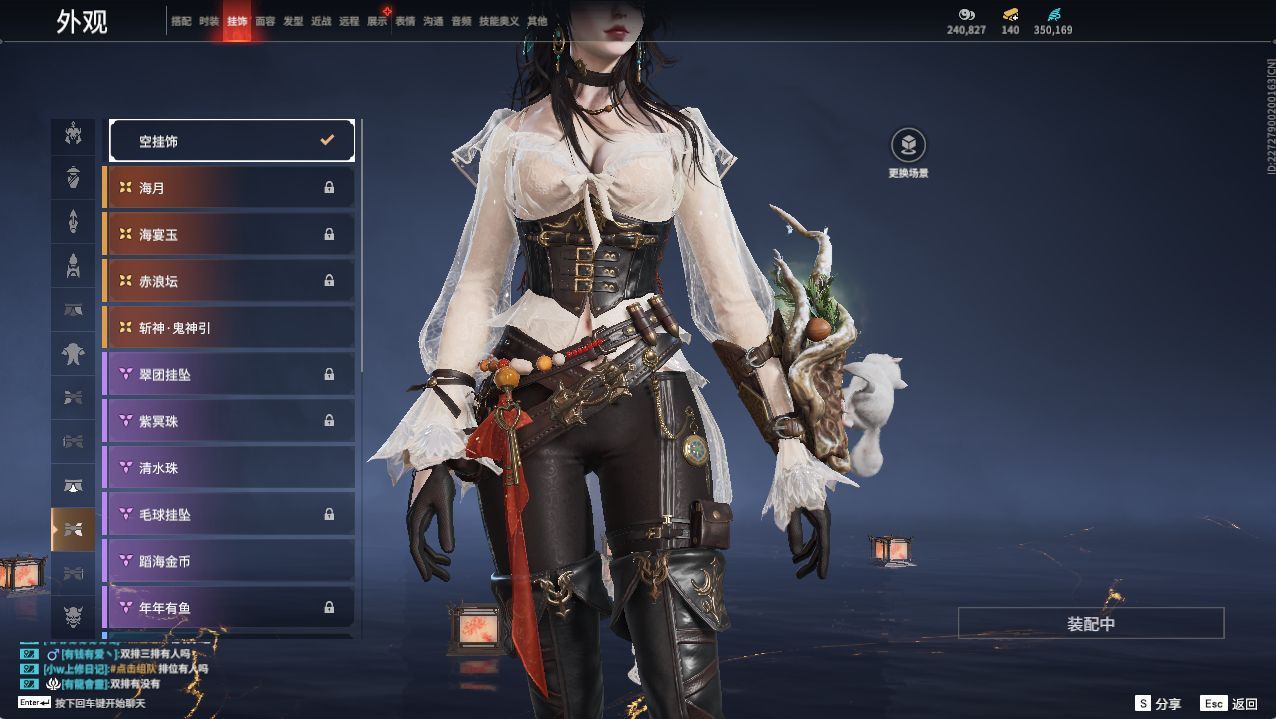The width and height of the screenshot is (1276, 719).
Task: Pick the 年年有鱼 accessory
Action: click(229, 608)
